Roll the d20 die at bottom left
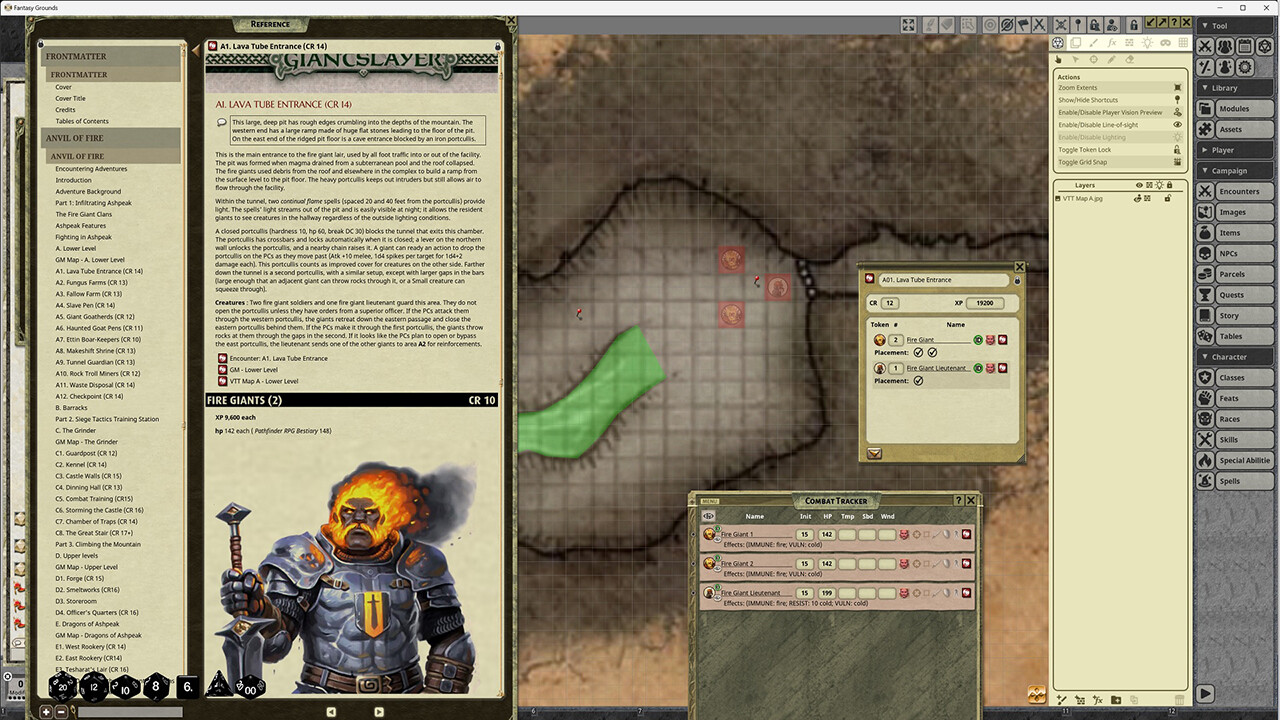This screenshot has height=720, width=1280. point(63,687)
